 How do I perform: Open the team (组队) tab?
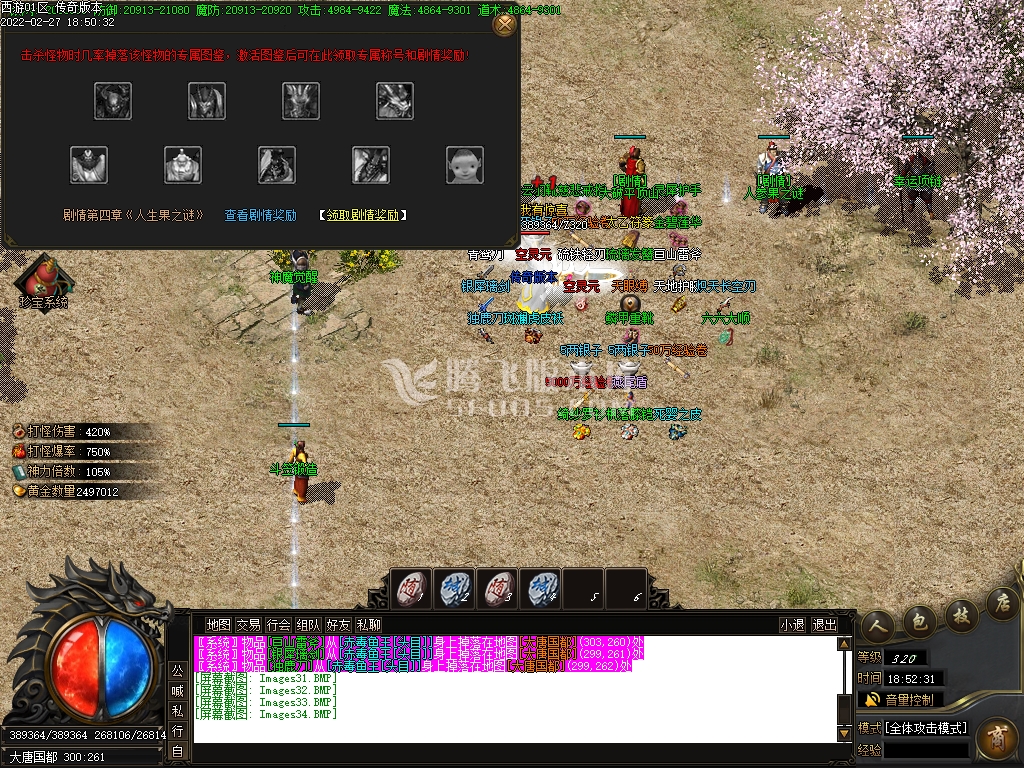(308, 625)
